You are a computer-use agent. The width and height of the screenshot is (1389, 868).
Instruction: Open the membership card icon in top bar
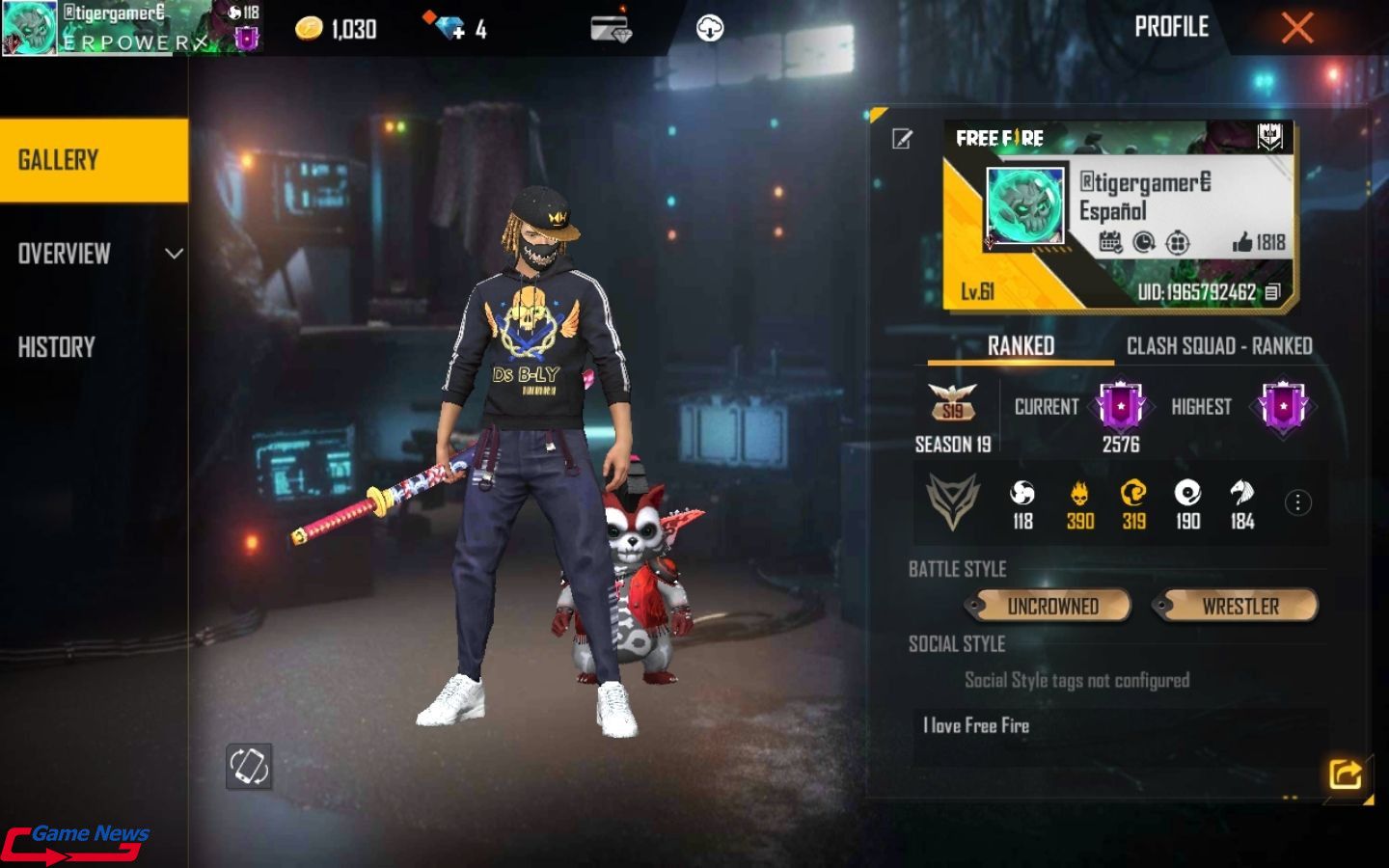click(x=610, y=29)
